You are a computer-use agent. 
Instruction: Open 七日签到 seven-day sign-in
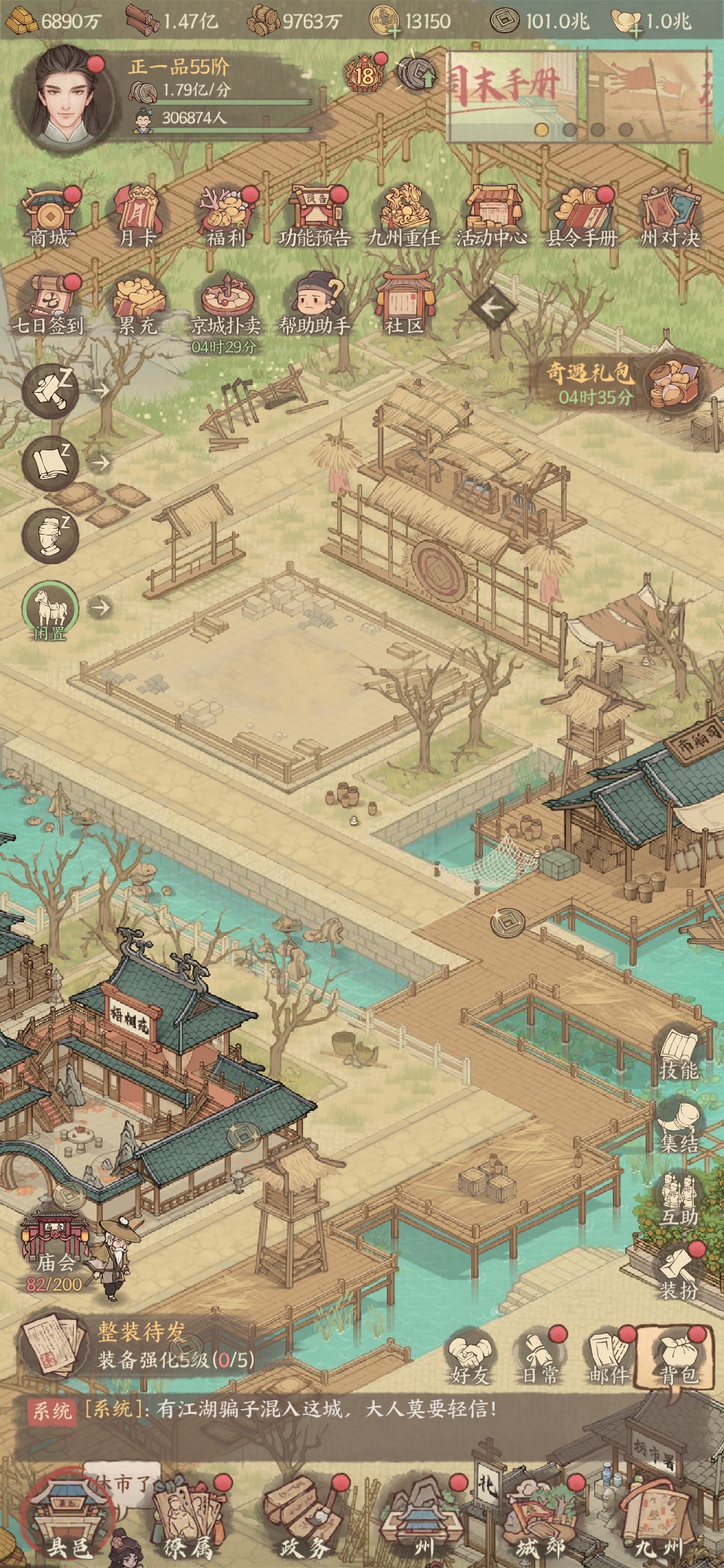pos(49,304)
